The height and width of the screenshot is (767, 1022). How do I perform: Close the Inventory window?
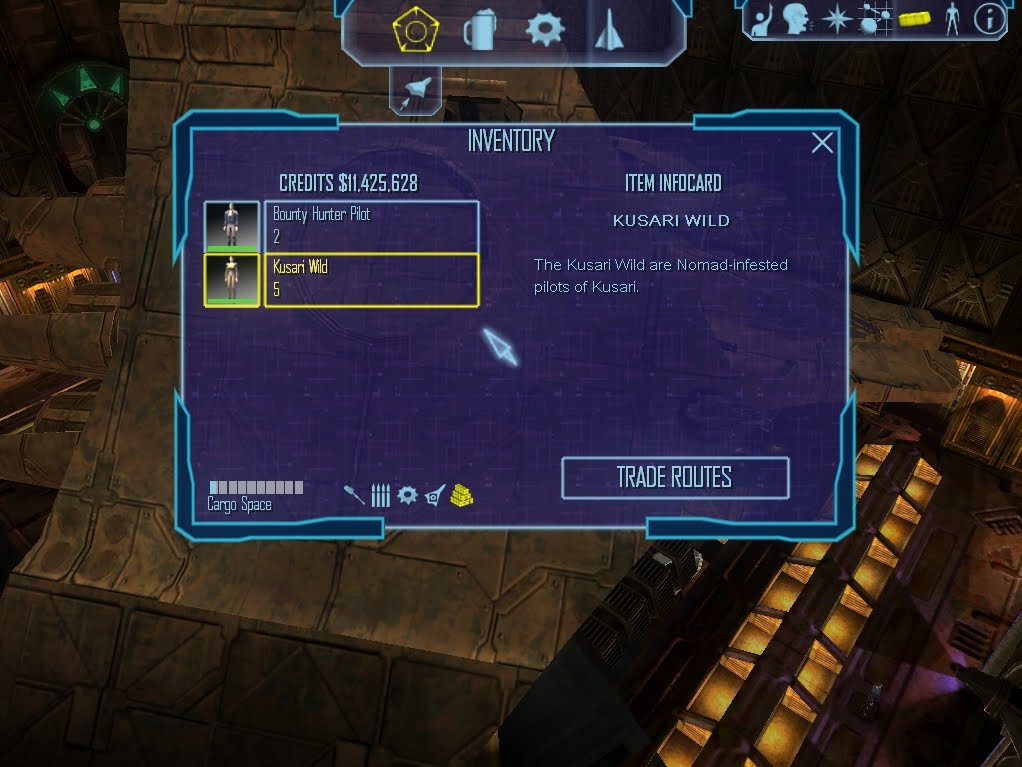822,143
